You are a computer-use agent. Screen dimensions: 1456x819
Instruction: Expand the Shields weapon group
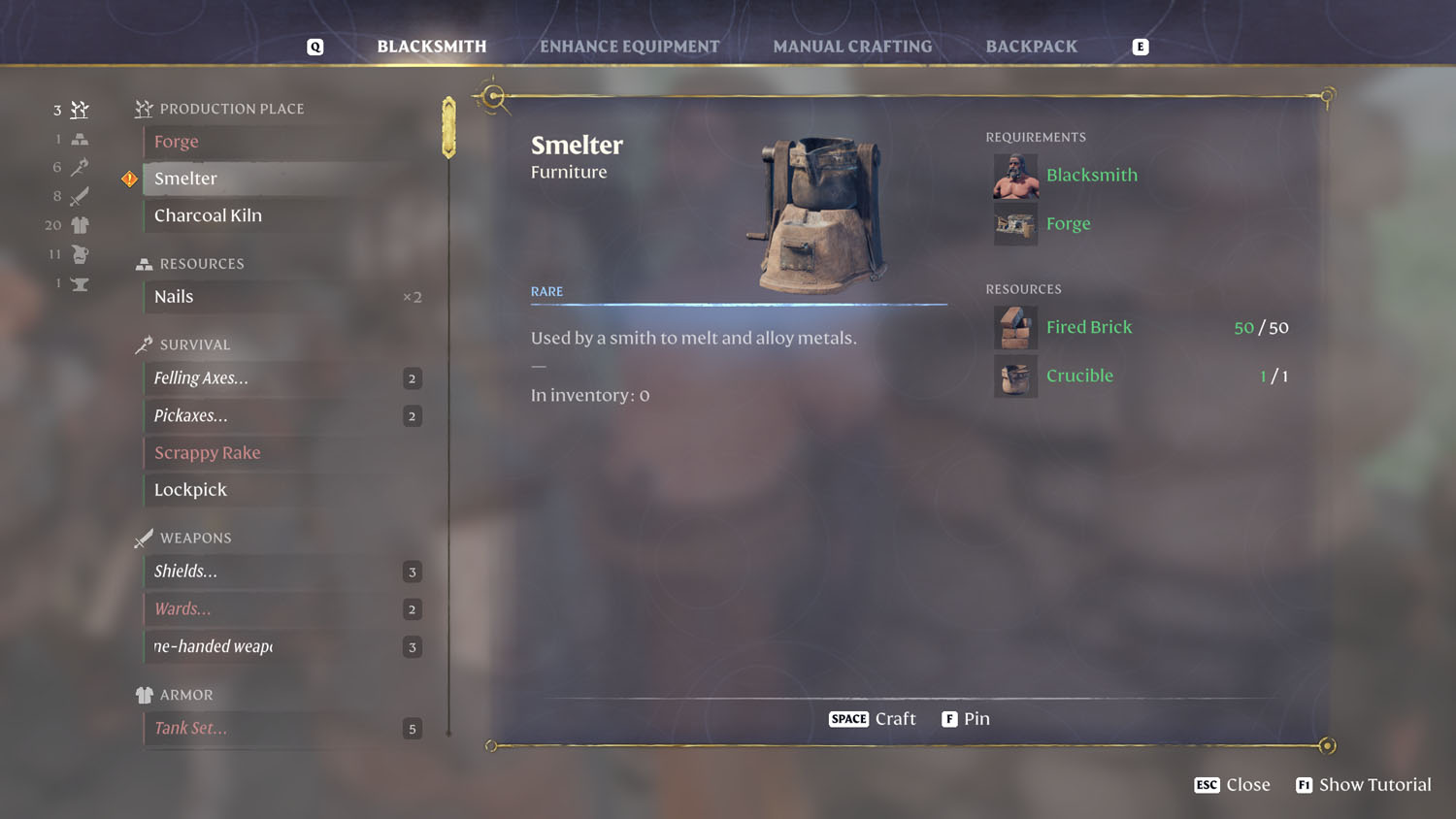pos(186,572)
